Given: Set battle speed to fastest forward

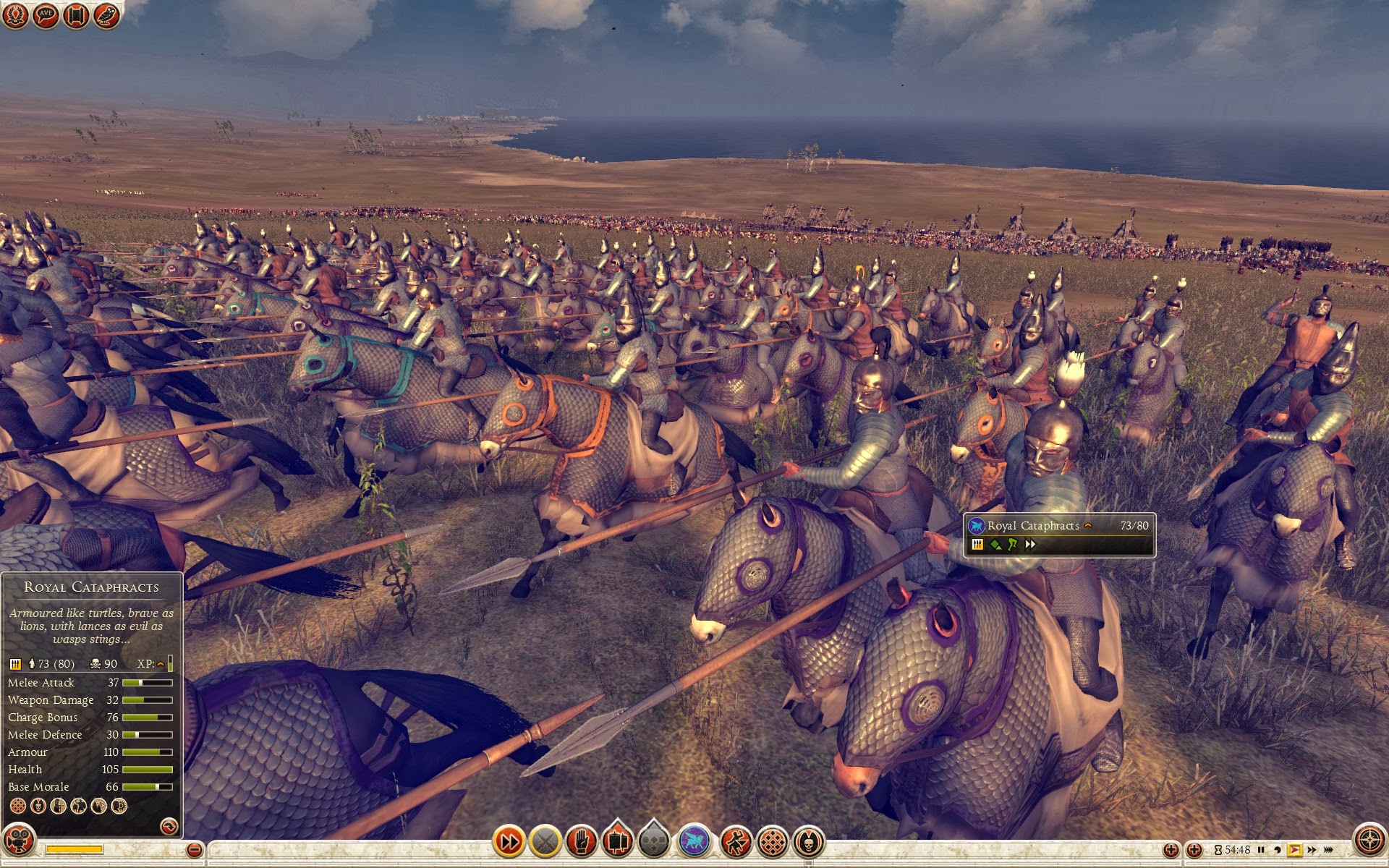Looking at the screenshot, I should [1329, 850].
